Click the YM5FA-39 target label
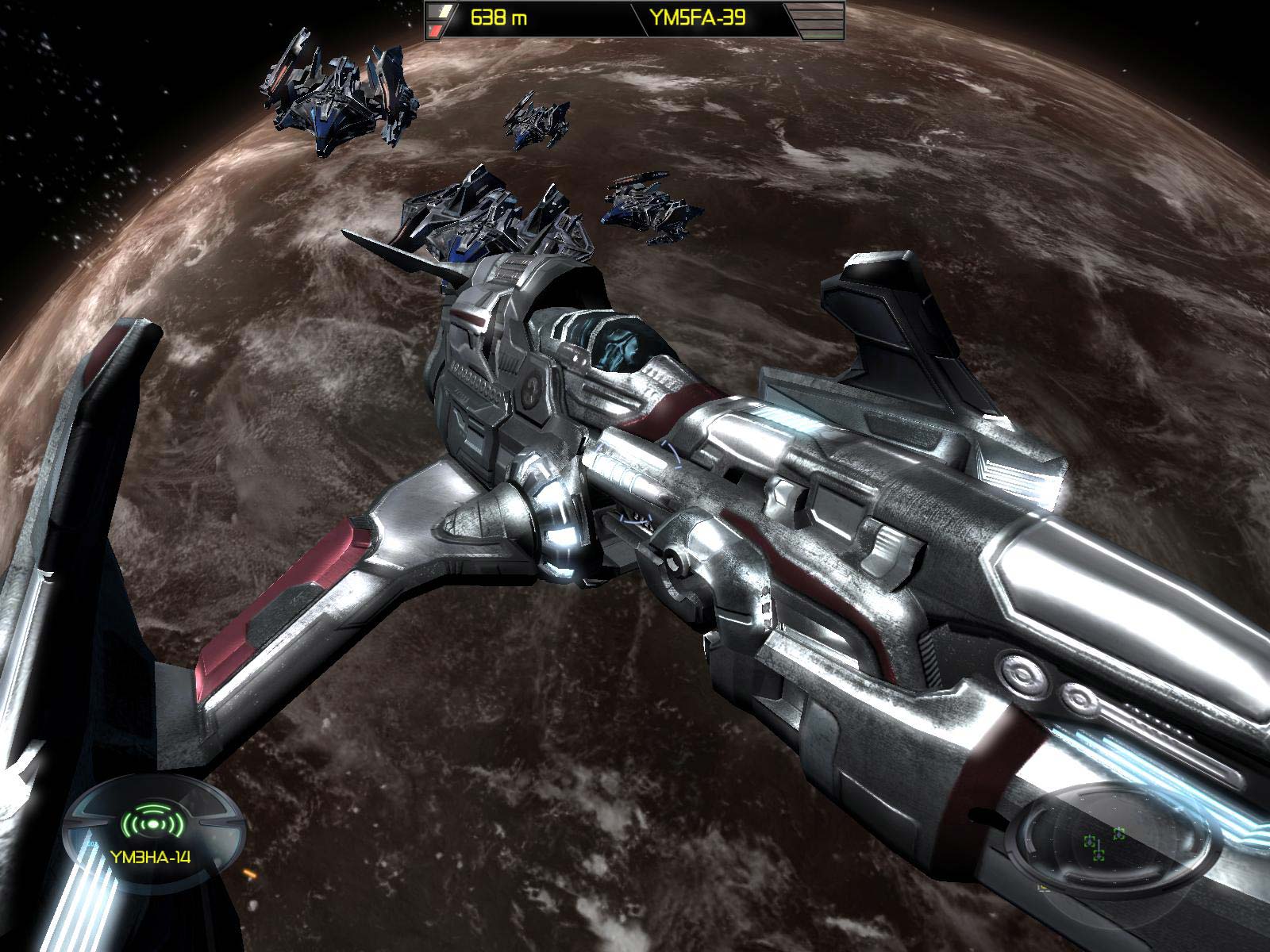This screenshot has height=952, width=1270. tap(708, 17)
